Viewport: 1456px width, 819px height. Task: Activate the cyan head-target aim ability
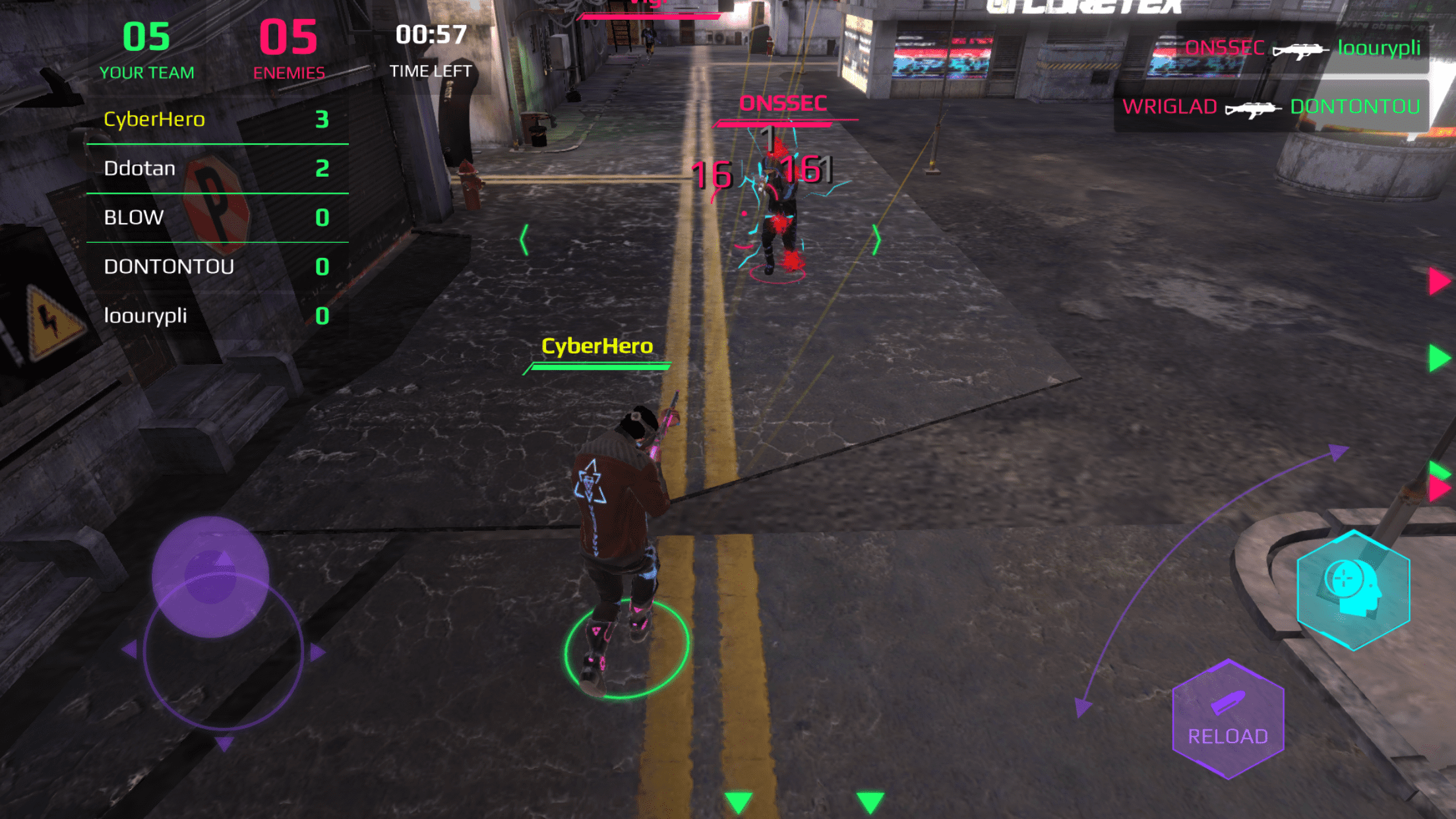pyautogui.click(x=1353, y=590)
